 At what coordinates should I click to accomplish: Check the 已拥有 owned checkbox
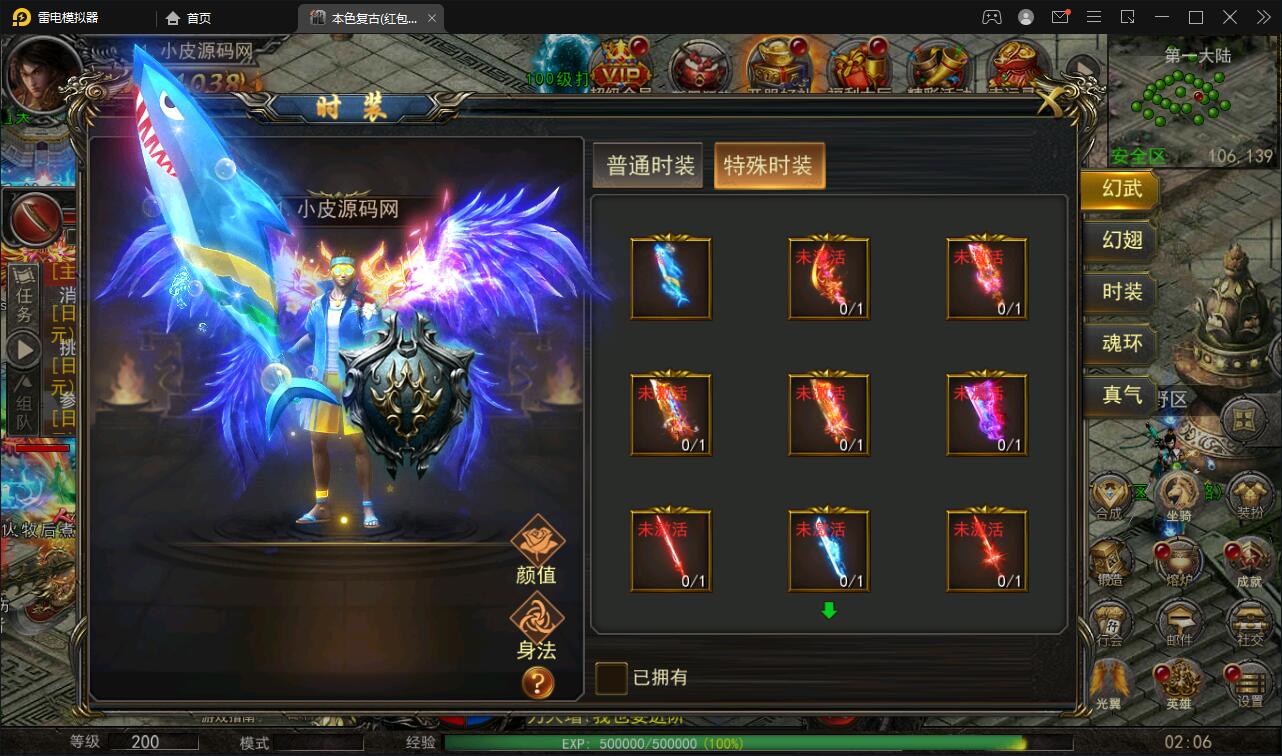click(609, 678)
